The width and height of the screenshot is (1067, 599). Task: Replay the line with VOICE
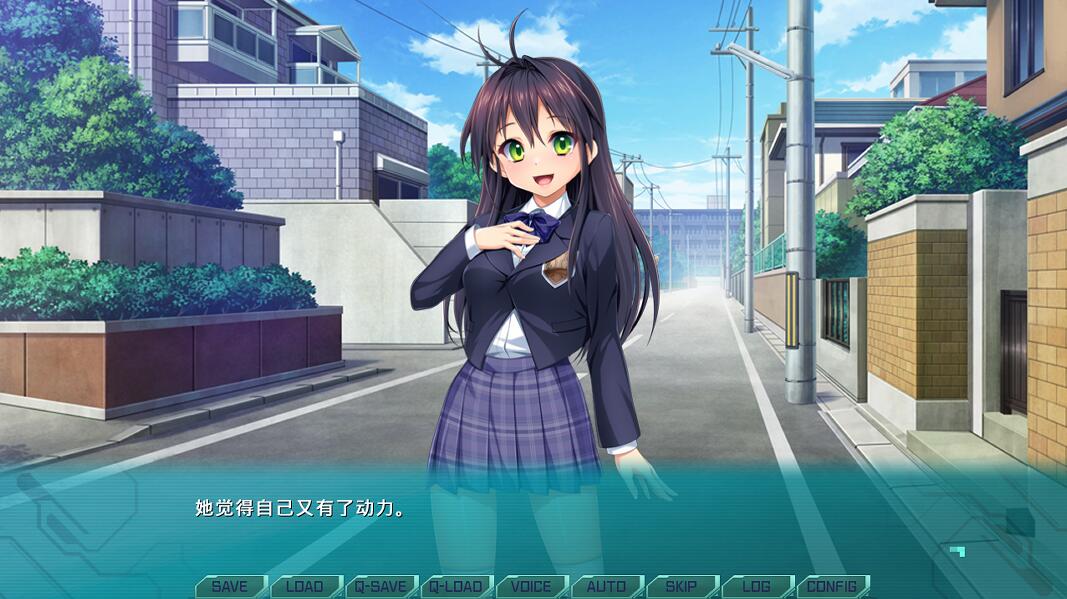point(531,587)
